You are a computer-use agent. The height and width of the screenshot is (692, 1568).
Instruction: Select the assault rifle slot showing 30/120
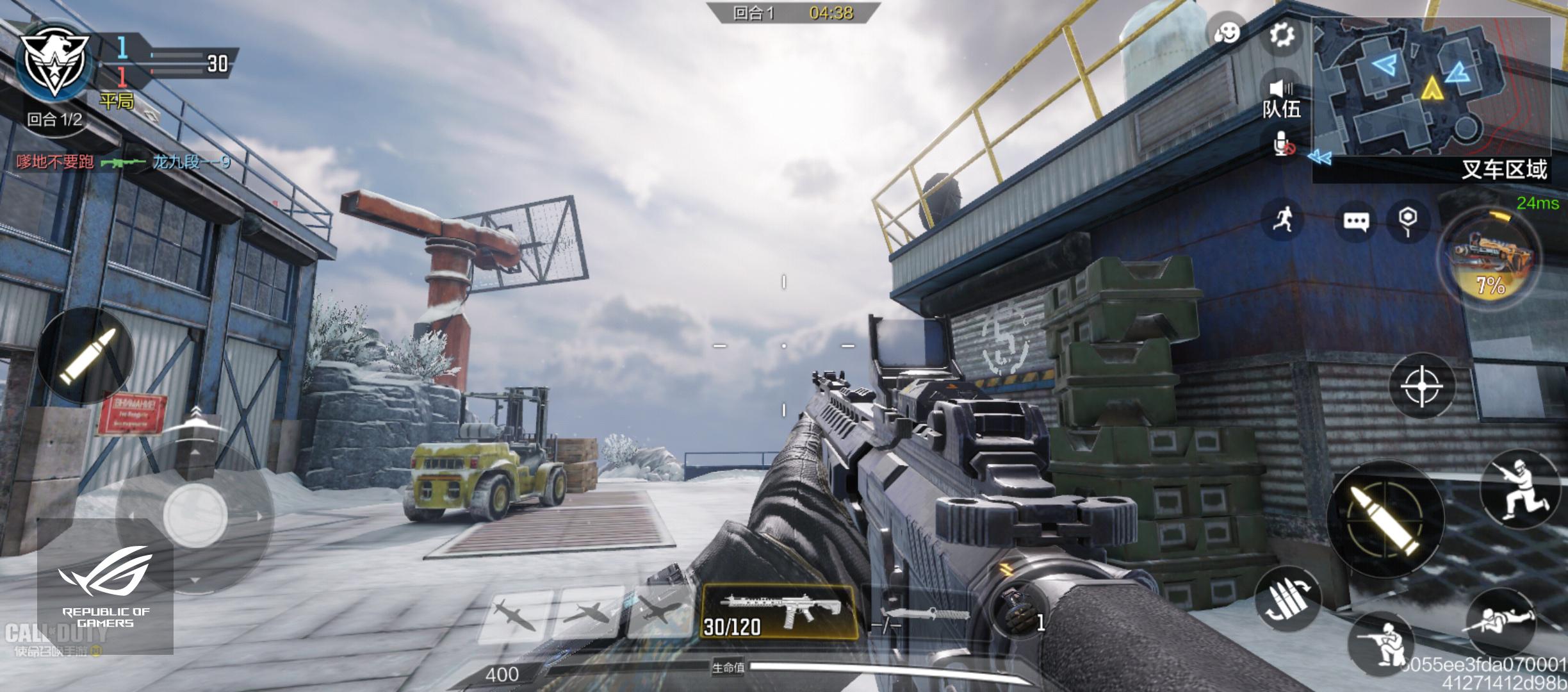[780, 613]
